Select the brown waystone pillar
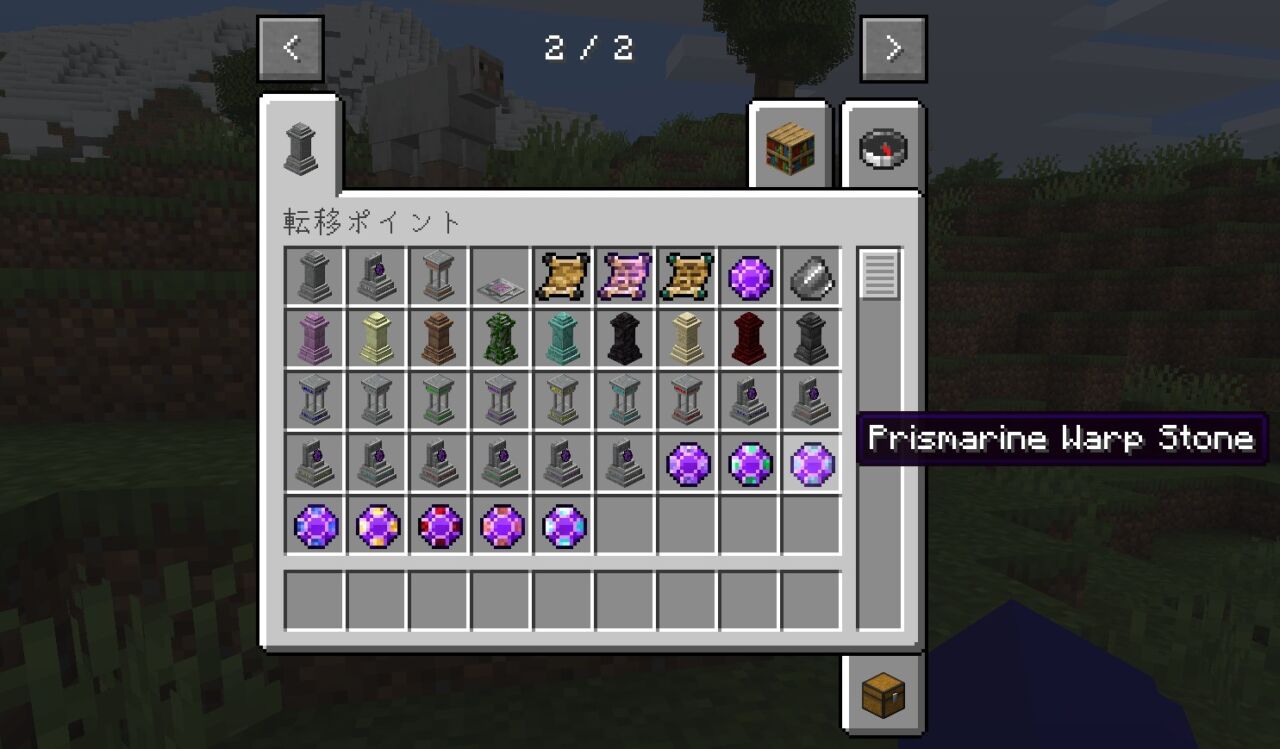1280x749 pixels. coord(439,339)
